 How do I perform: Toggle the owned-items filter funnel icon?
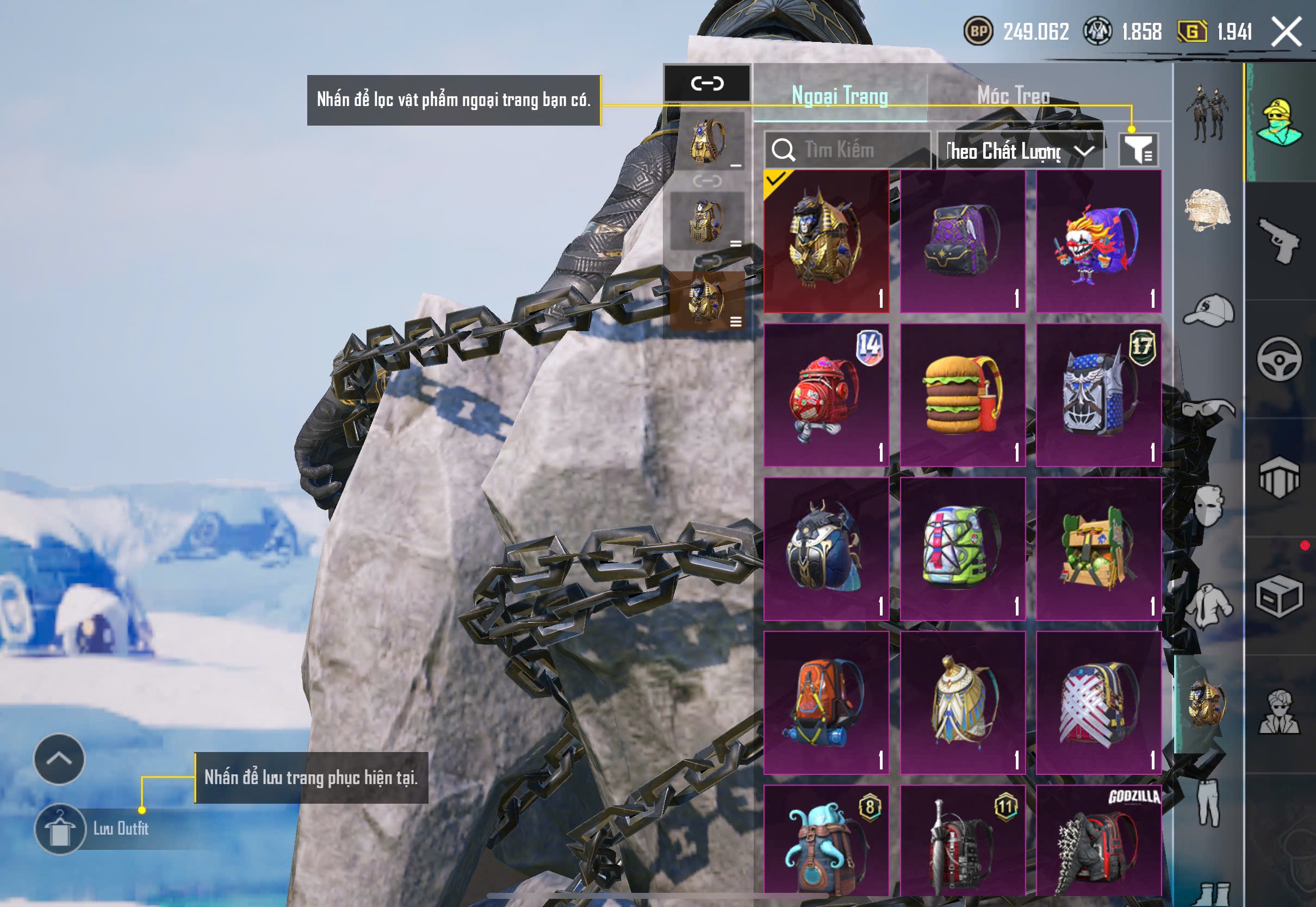pyautogui.click(x=1138, y=150)
